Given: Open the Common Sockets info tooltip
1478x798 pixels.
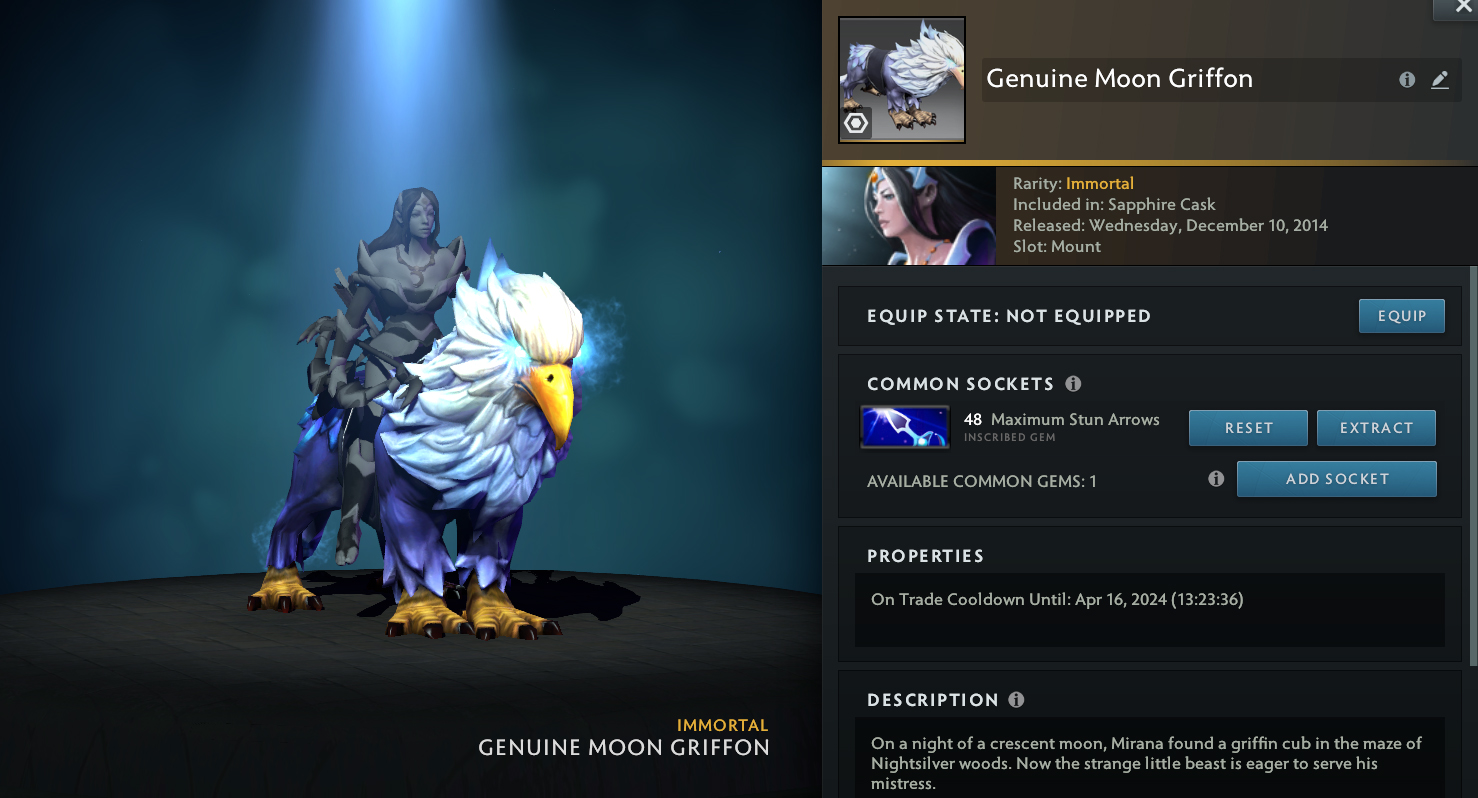Looking at the screenshot, I should pyautogui.click(x=1073, y=384).
